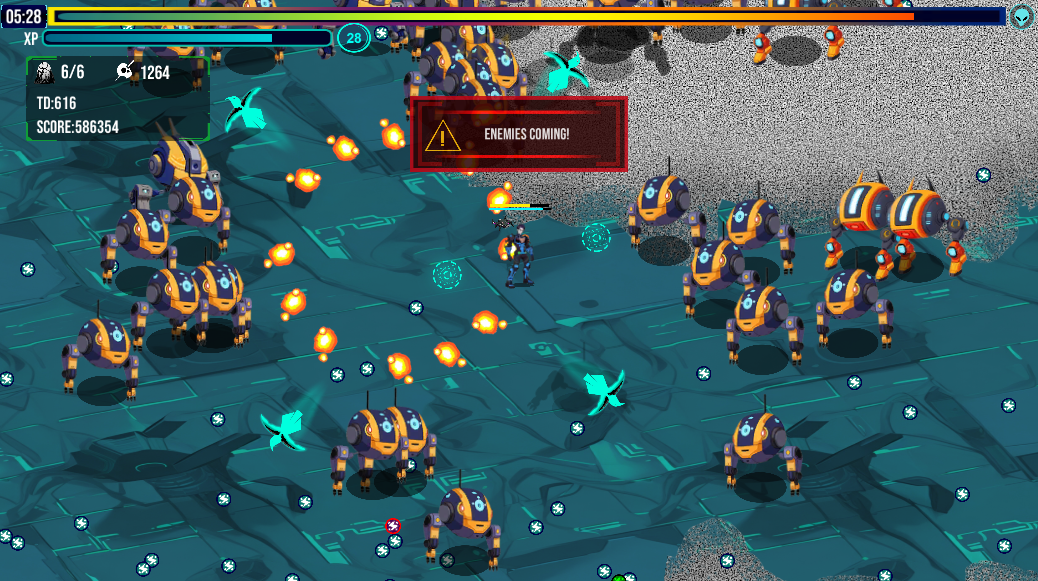The image size is (1038, 581).
Task: Click the alien head icon
Action: [x=1021, y=16]
